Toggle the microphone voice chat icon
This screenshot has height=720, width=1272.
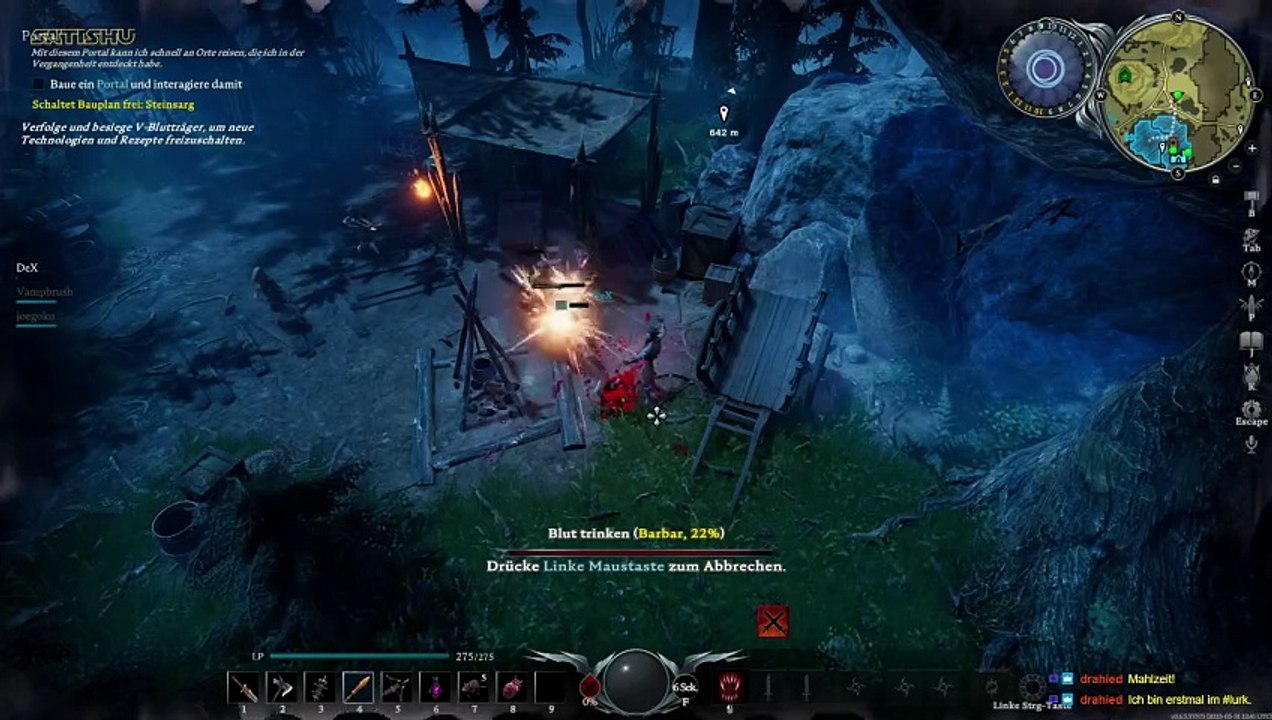click(1250, 444)
